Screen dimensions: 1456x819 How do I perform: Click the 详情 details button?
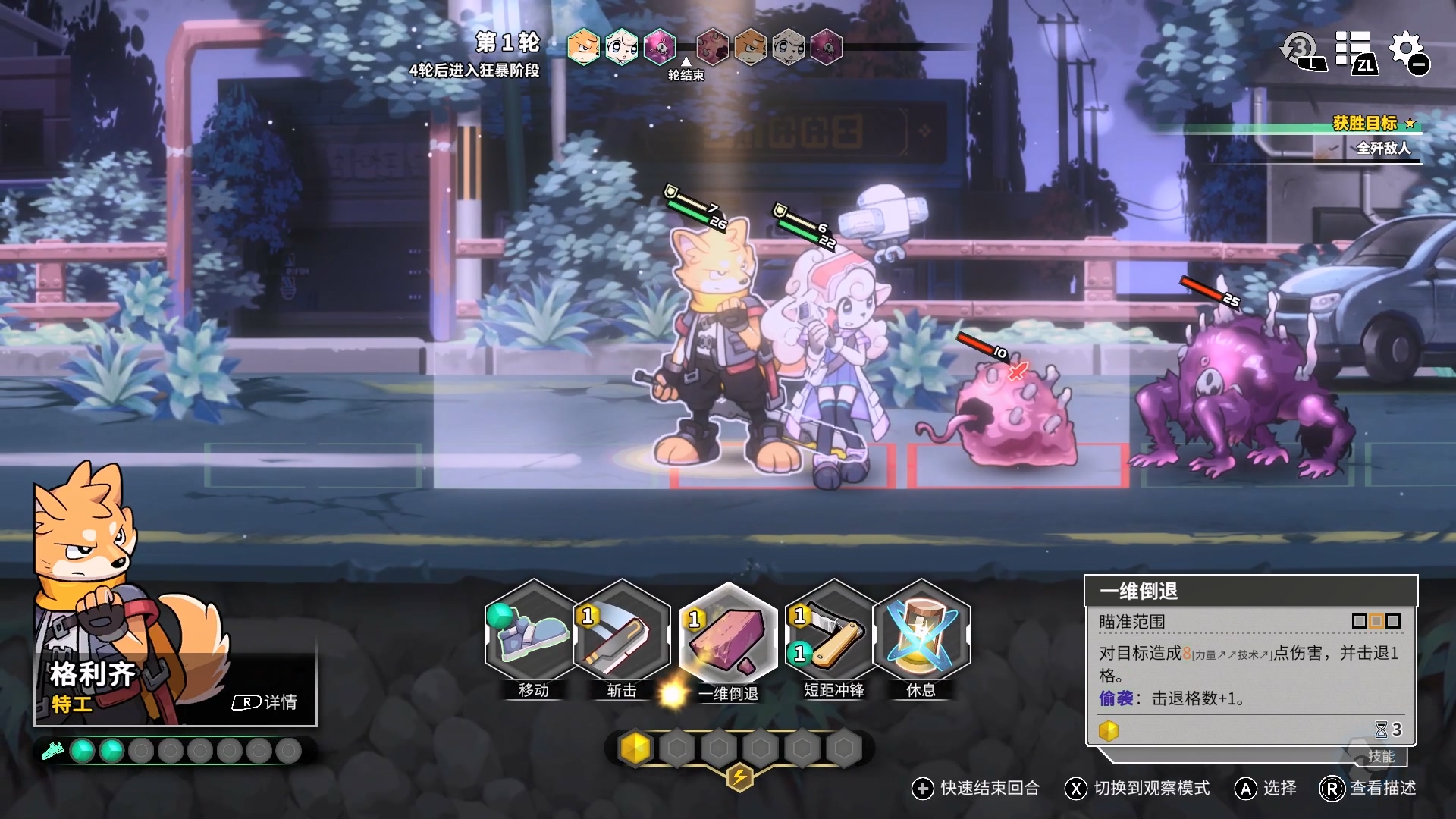pyautogui.click(x=265, y=702)
